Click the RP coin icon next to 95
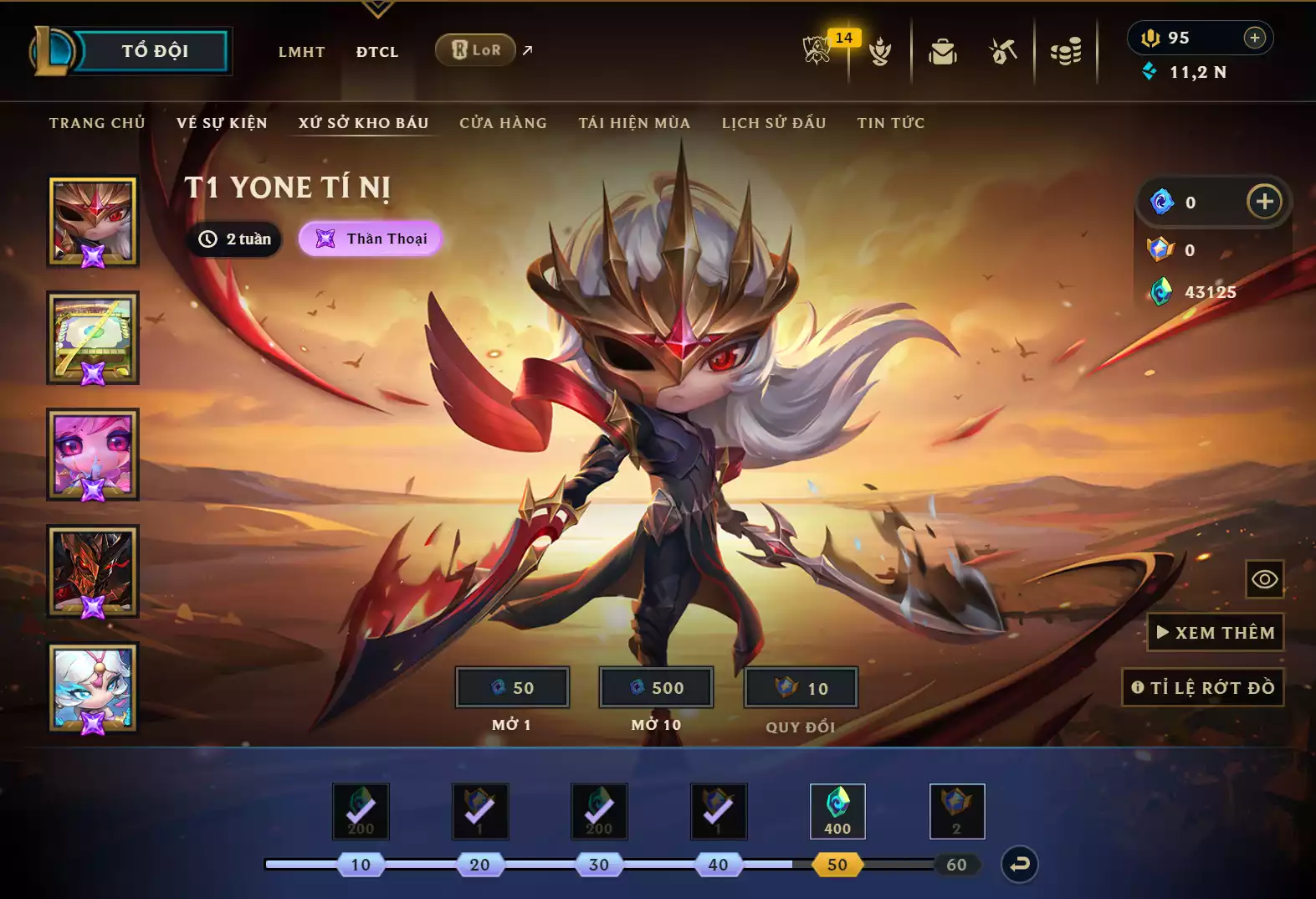The image size is (1316, 899). [x=1152, y=37]
